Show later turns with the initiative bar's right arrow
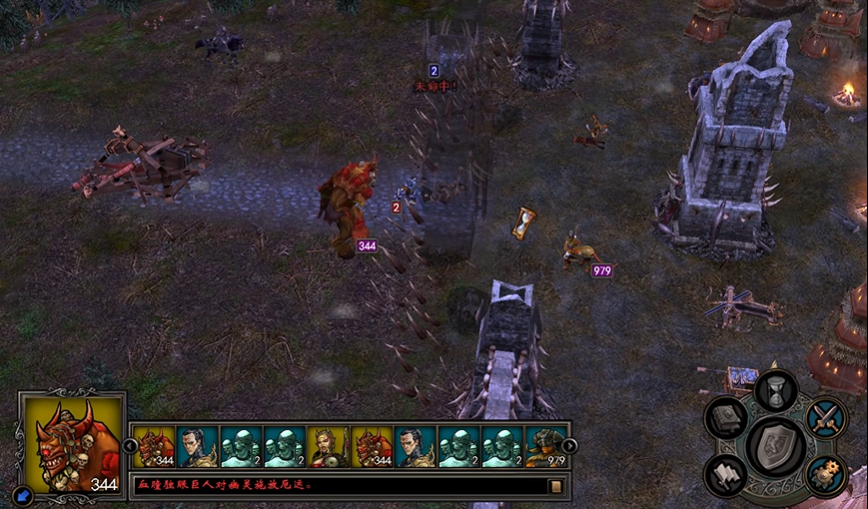The image size is (868, 509). (x=569, y=446)
